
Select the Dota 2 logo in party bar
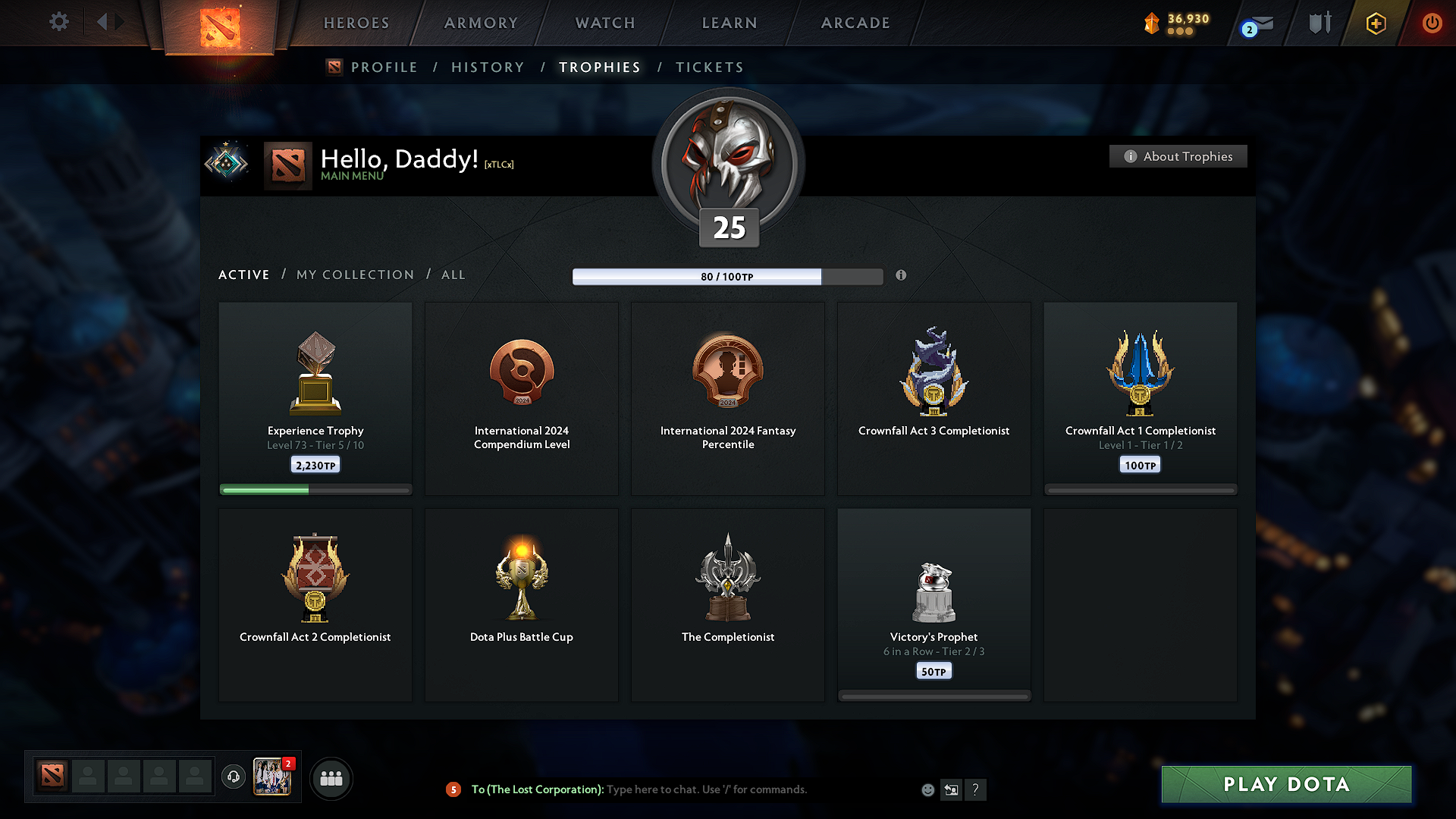click(51, 775)
